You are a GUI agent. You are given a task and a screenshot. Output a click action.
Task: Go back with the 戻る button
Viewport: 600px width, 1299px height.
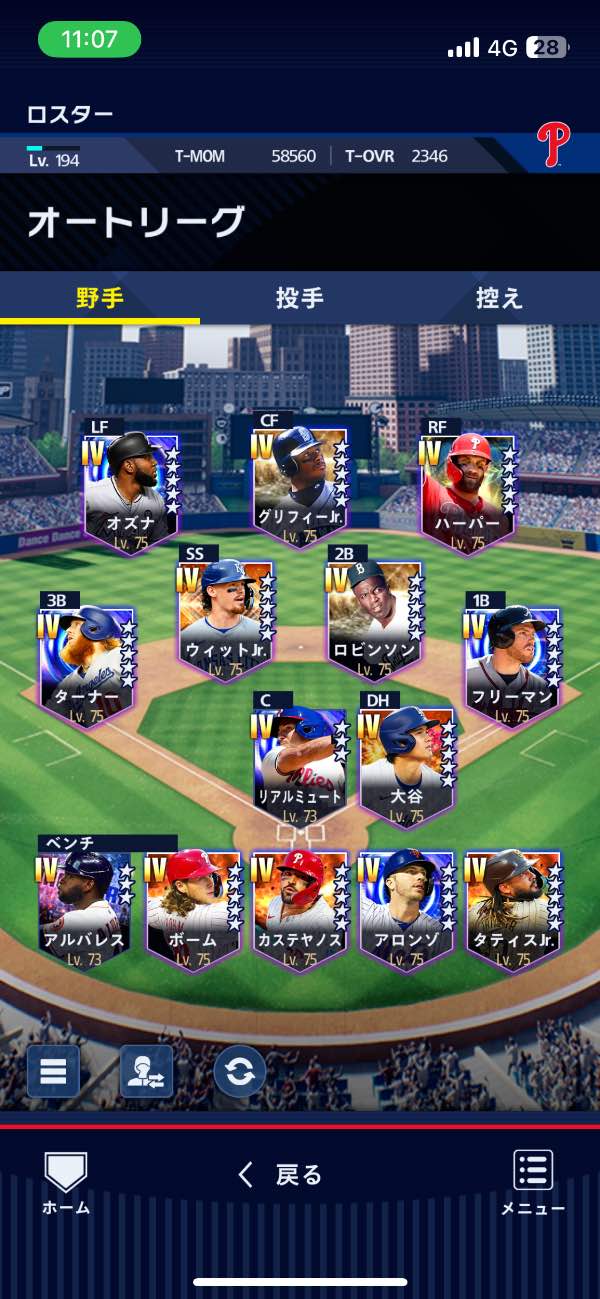pos(281,1174)
